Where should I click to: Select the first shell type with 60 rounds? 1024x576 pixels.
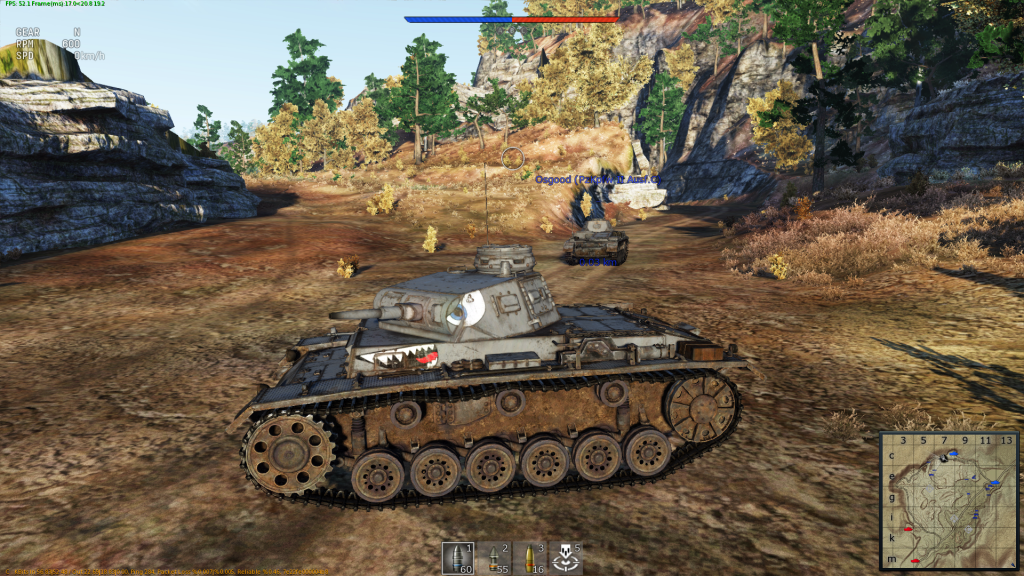pyautogui.click(x=459, y=558)
